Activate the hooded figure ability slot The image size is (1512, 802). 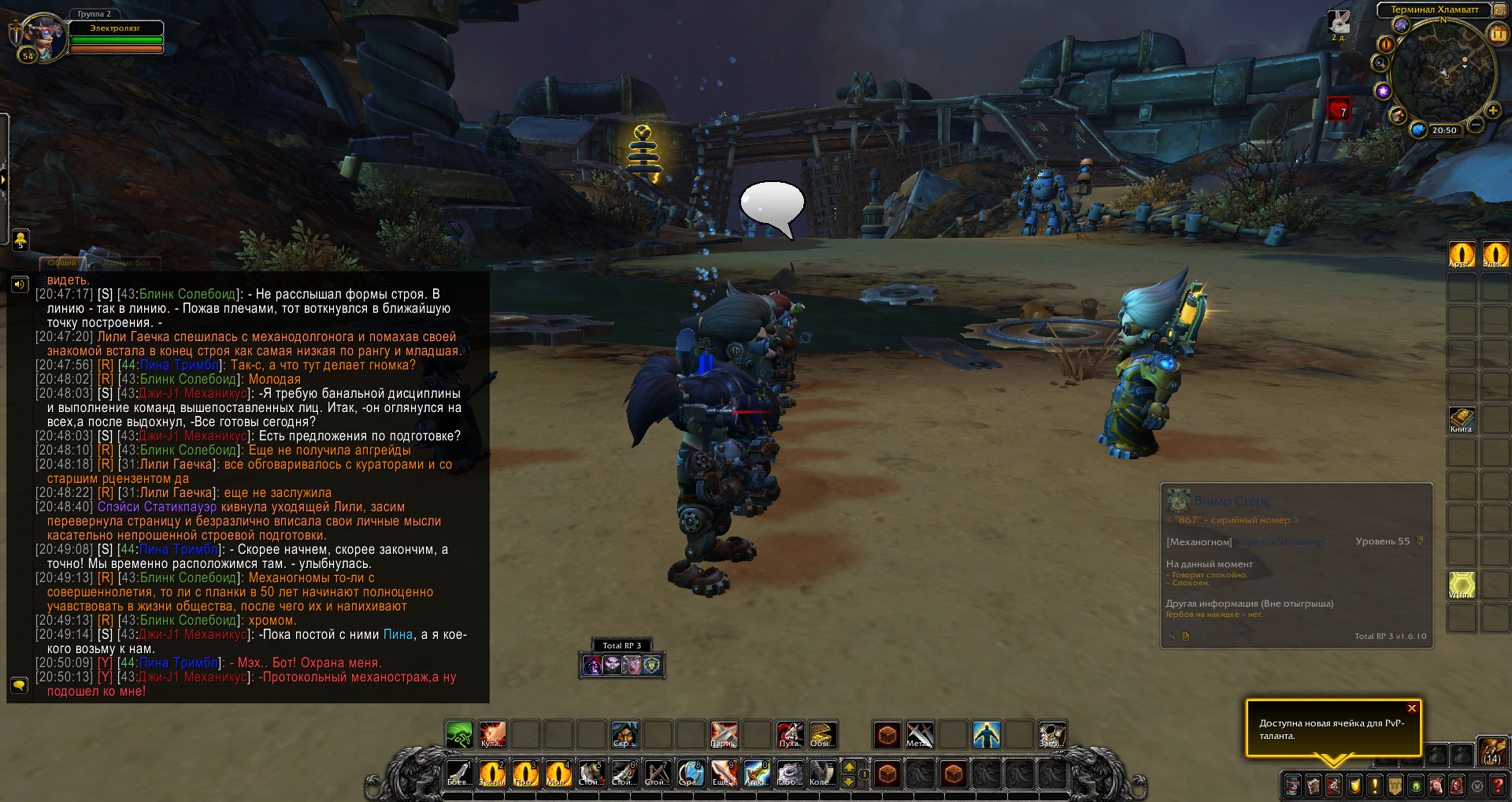[625, 734]
